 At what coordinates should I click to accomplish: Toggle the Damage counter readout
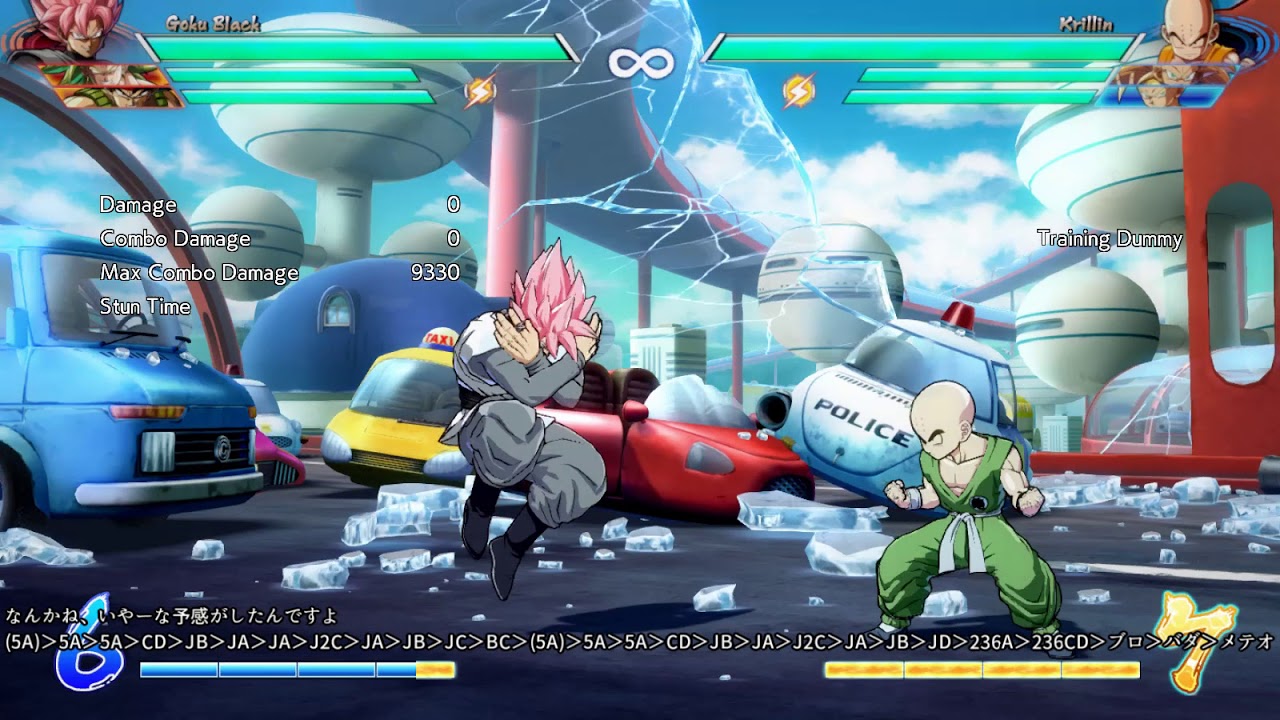(138, 206)
